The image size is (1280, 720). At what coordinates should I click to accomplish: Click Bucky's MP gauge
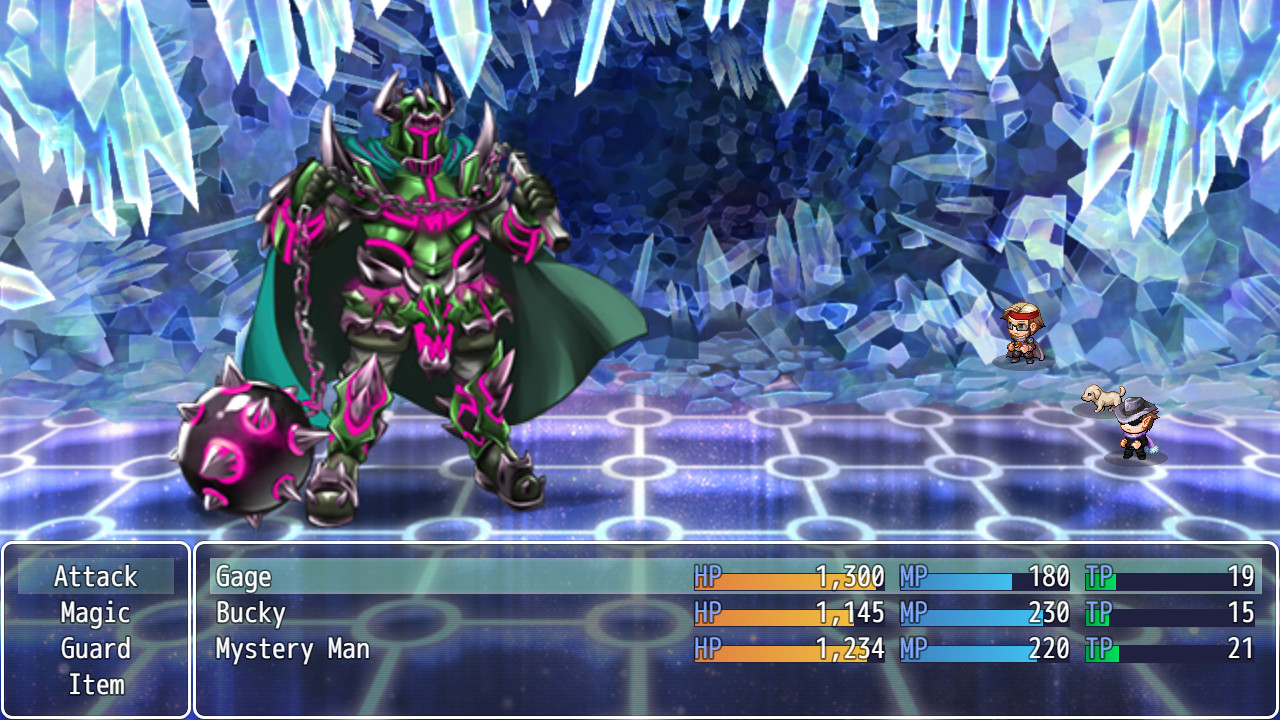pos(975,613)
